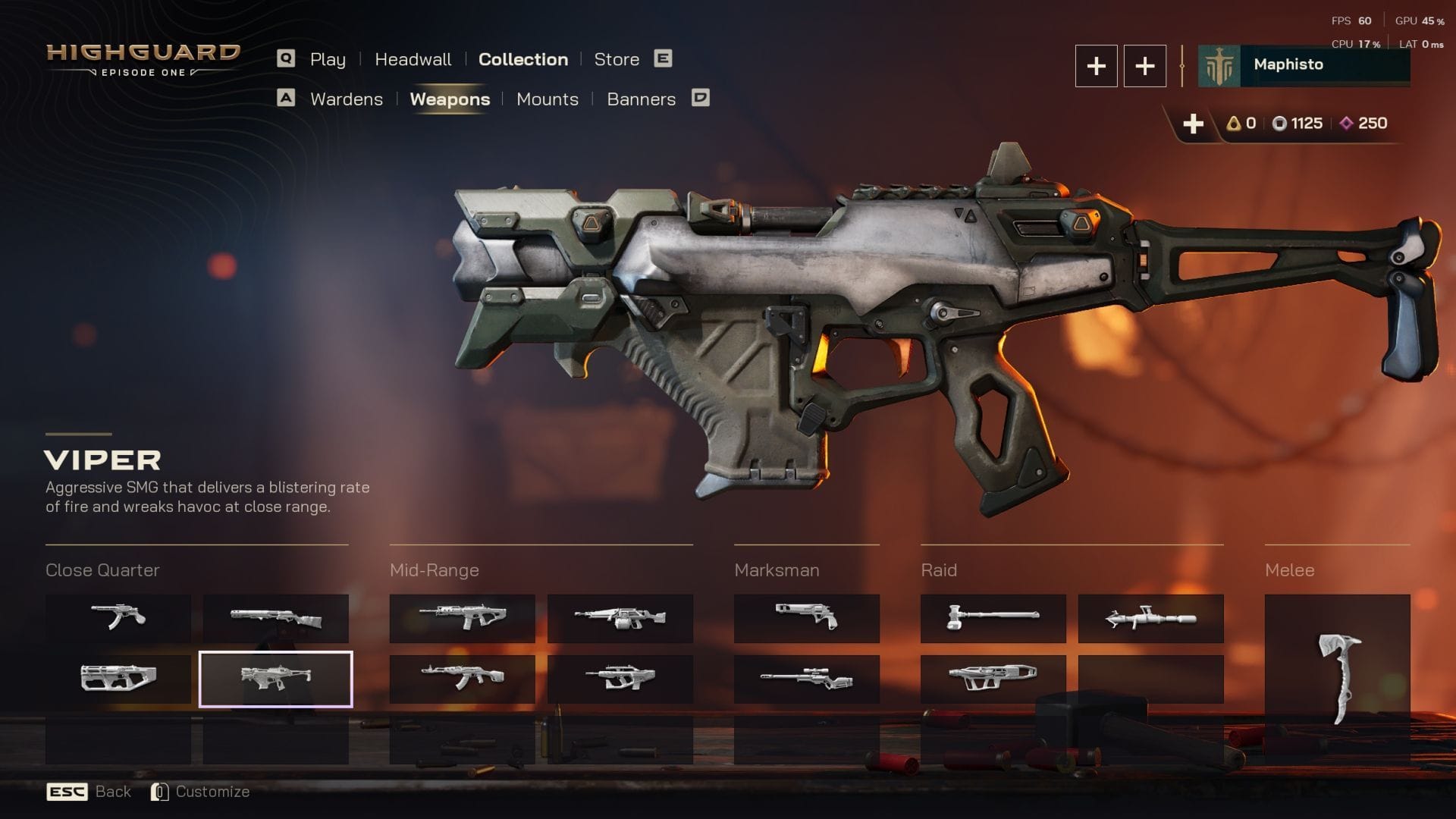Switch to the Headwall tab
The width and height of the screenshot is (1456, 819).
pyautogui.click(x=413, y=59)
